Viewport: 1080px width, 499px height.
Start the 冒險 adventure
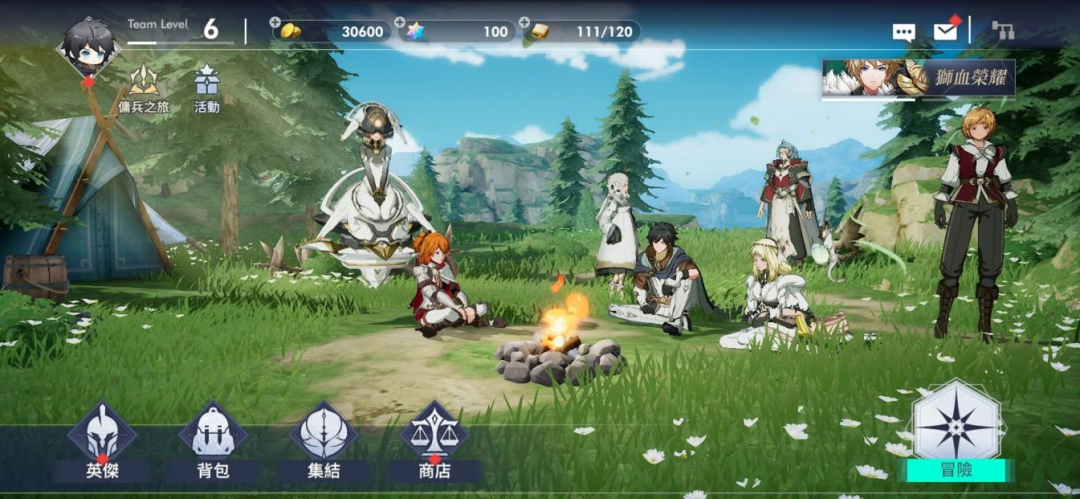(957, 432)
